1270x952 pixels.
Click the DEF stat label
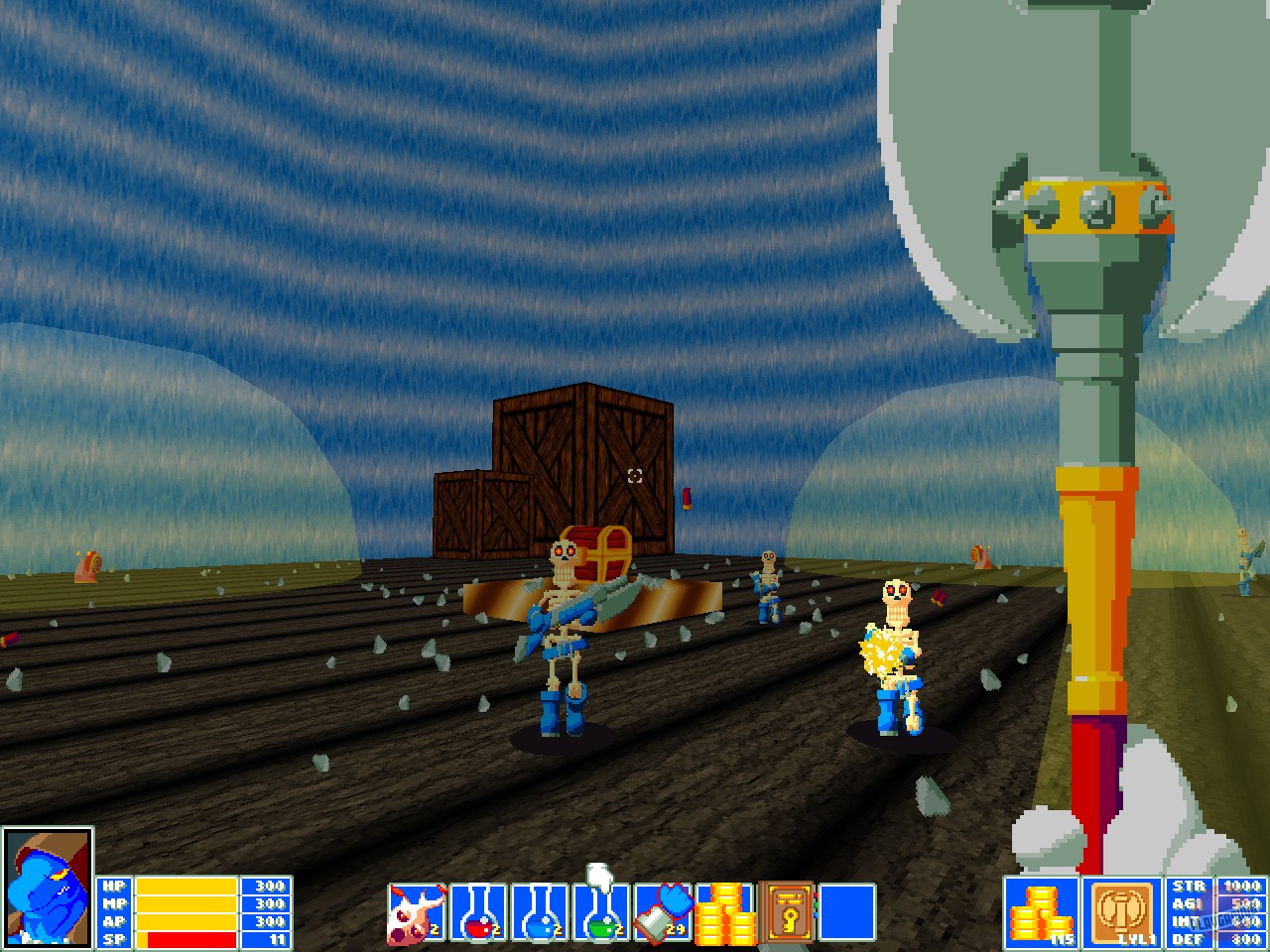pyautogui.click(x=1190, y=938)
